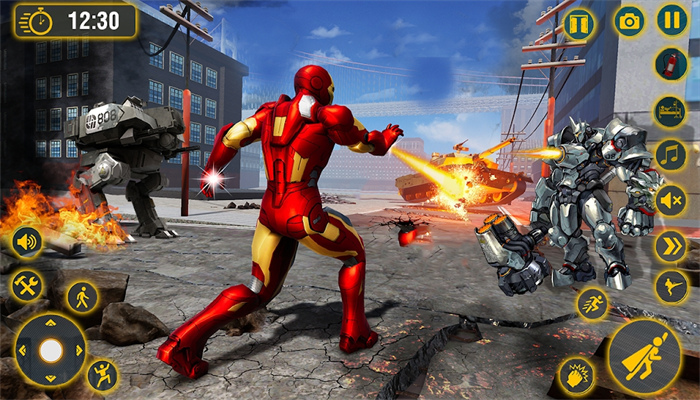Screen dimensions: 700x400
Task: Activate the sprint running-figure button
Action: [x=592, y=304]
